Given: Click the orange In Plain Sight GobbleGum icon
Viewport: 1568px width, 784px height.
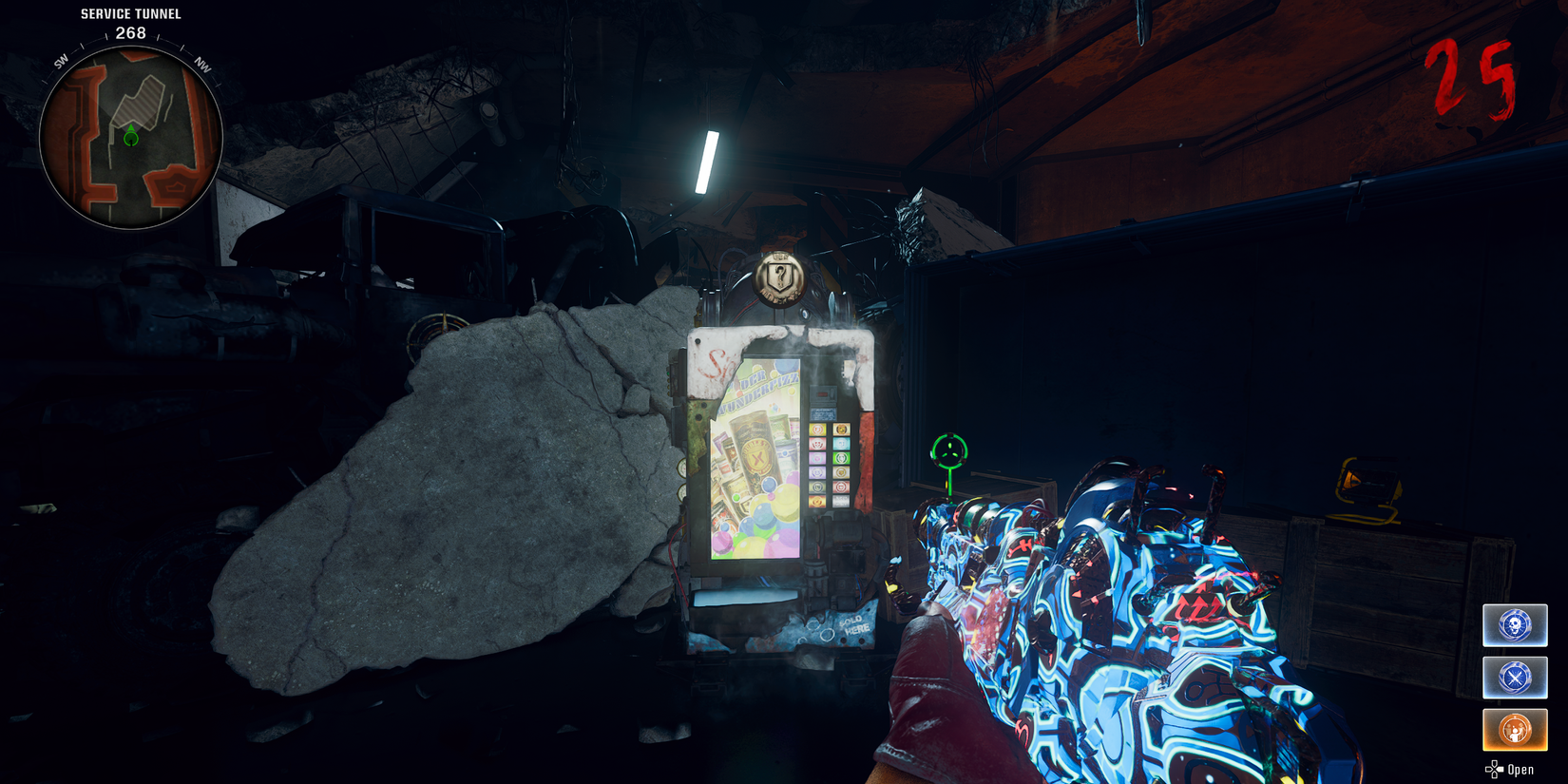Looking at the screenshot, I should click(1515, 729).
